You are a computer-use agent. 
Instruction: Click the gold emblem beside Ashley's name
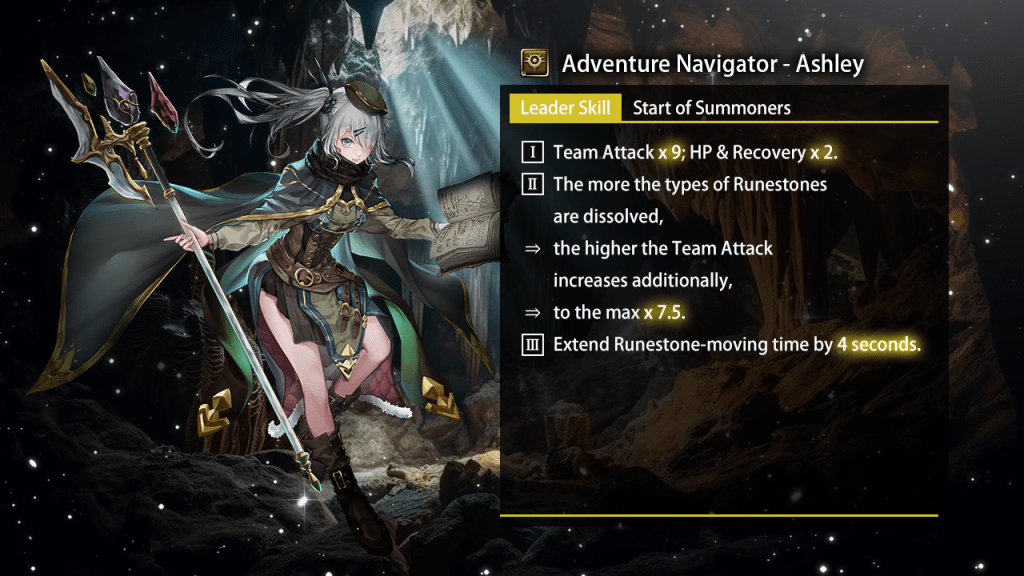[x=535, y=64]
